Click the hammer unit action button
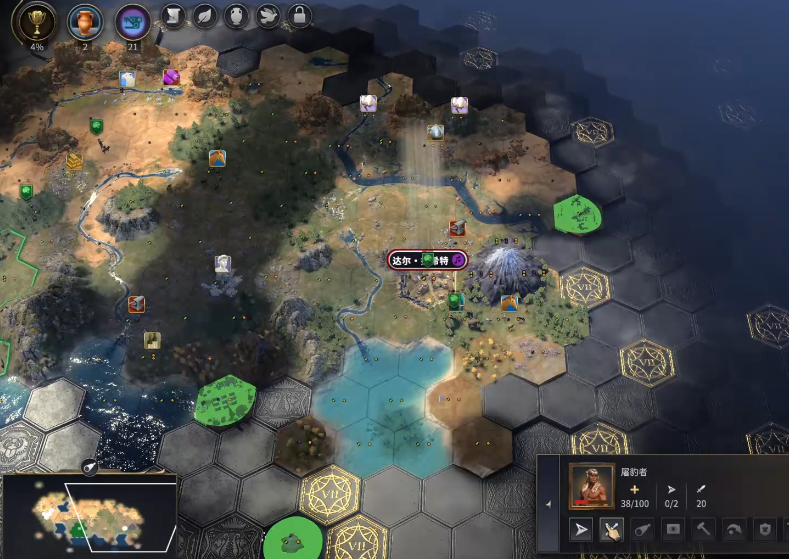 click(x=705, y=529)
